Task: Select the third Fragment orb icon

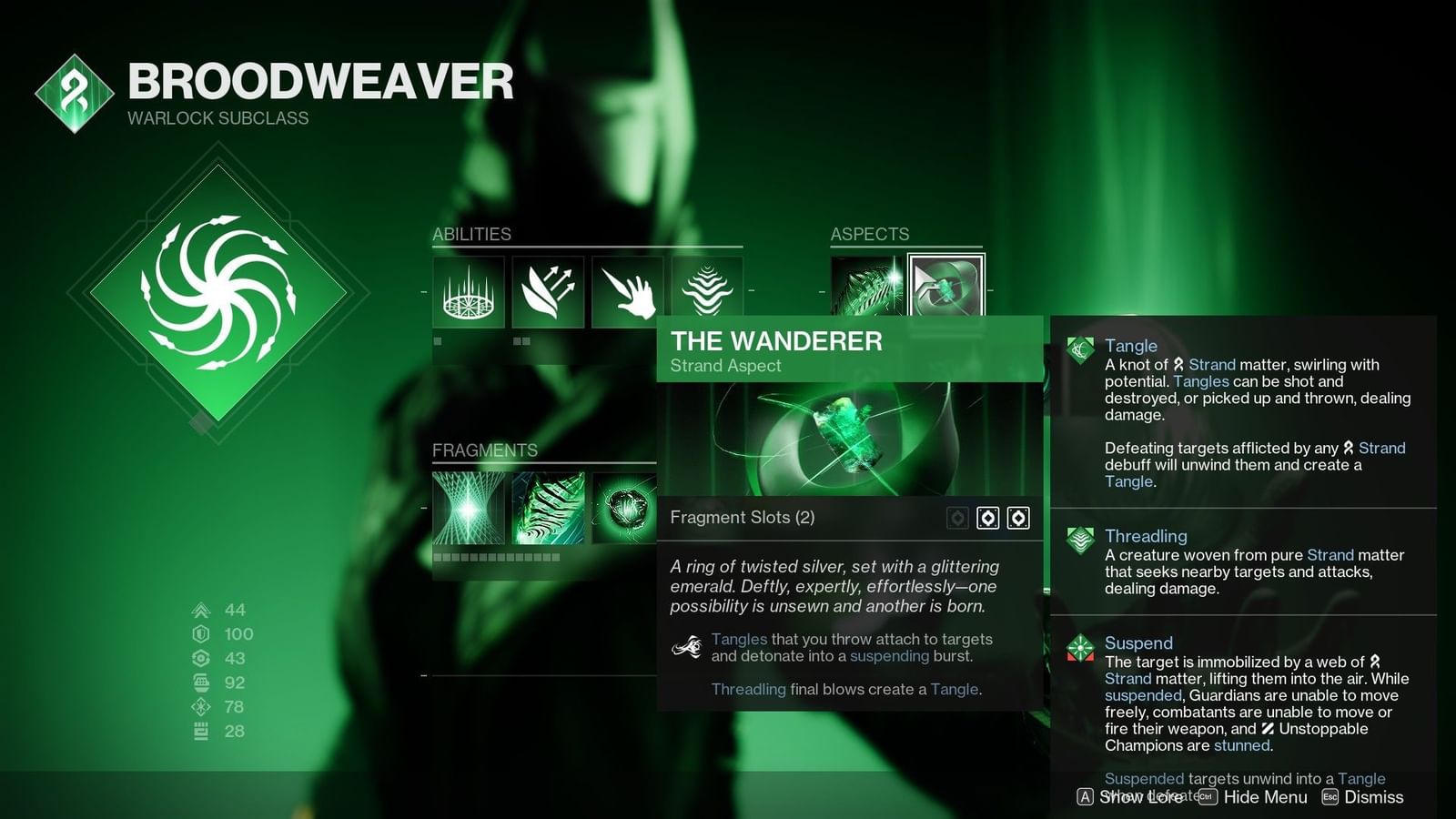Action: [x=626, y=508]
